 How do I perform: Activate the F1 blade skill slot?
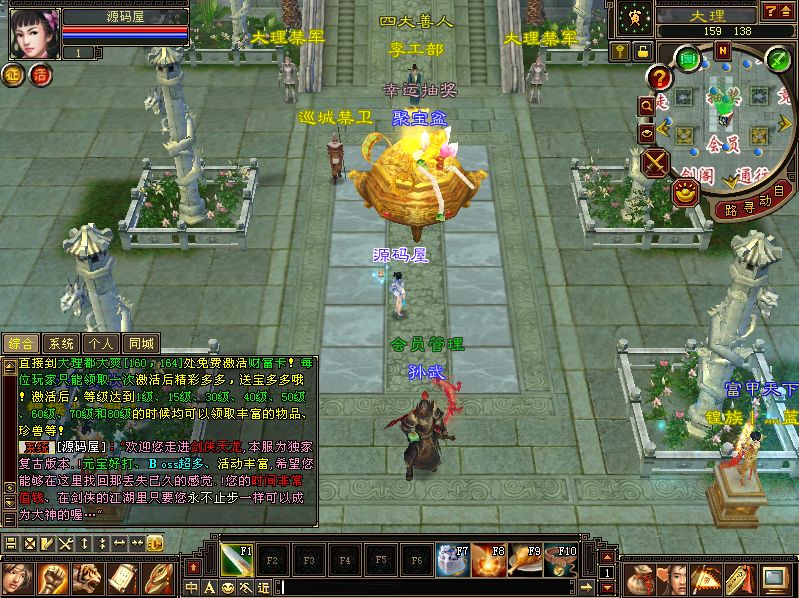(237, 558)
